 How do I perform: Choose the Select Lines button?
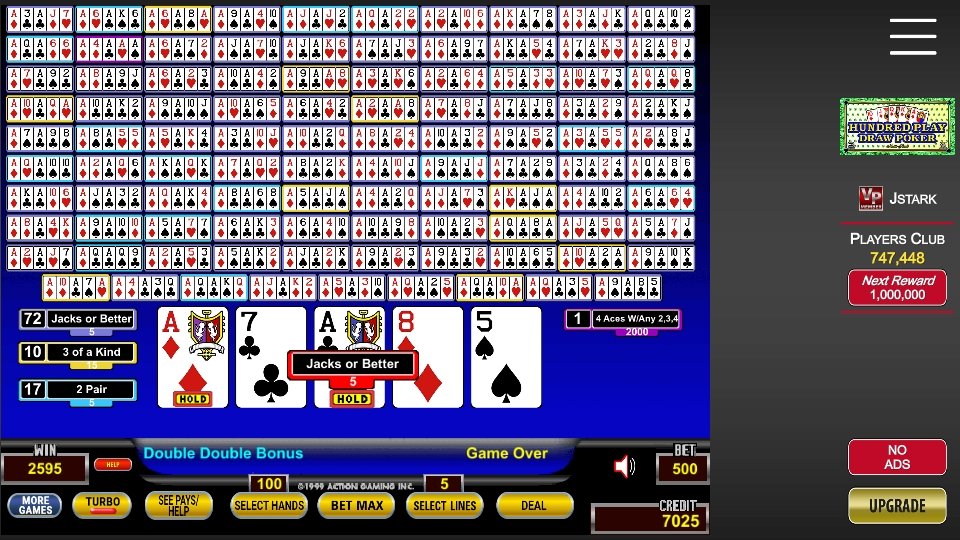pyautogui.click(x=443, y=506)
